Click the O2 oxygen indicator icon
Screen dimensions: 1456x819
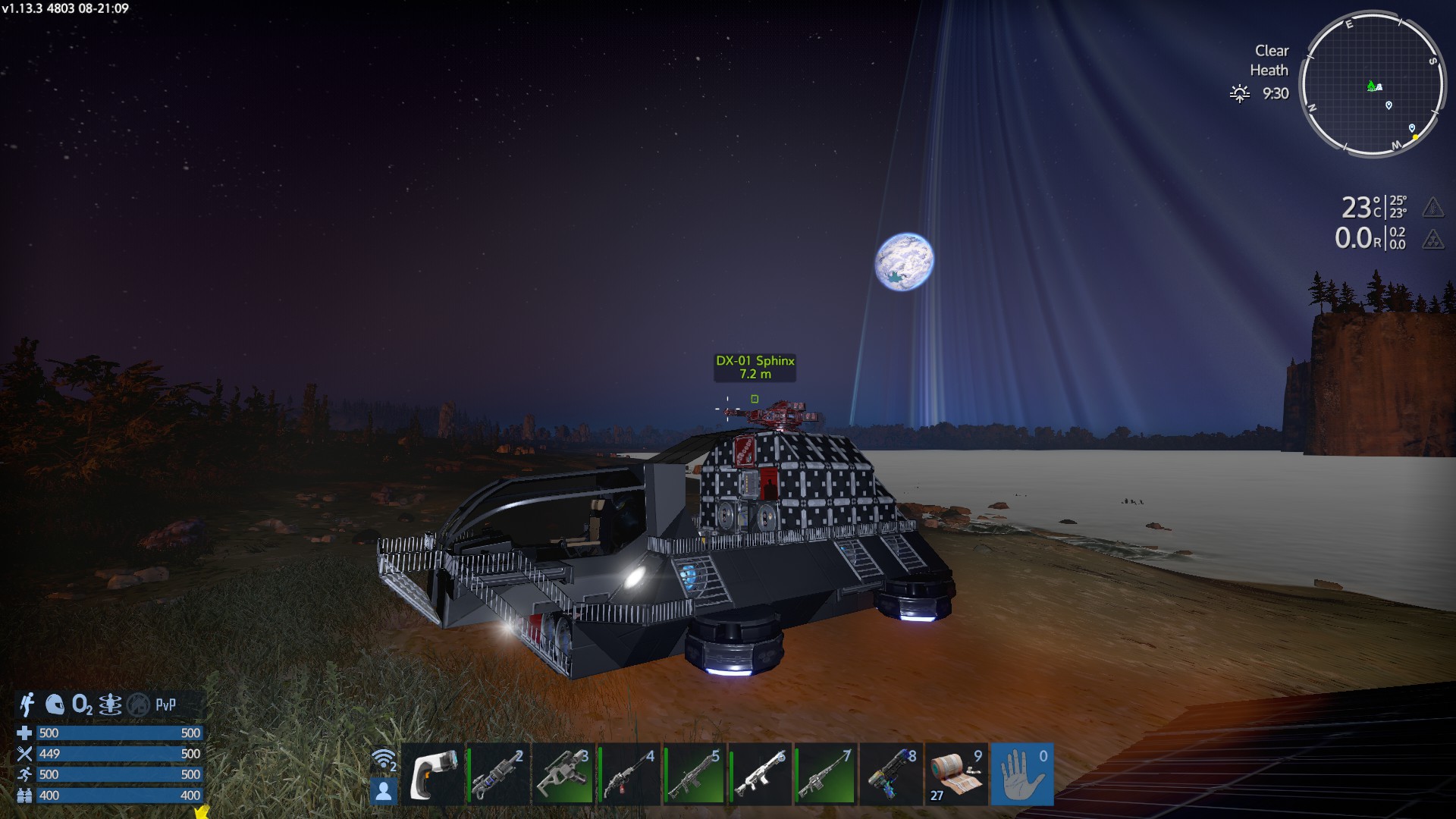coord(82,704)
